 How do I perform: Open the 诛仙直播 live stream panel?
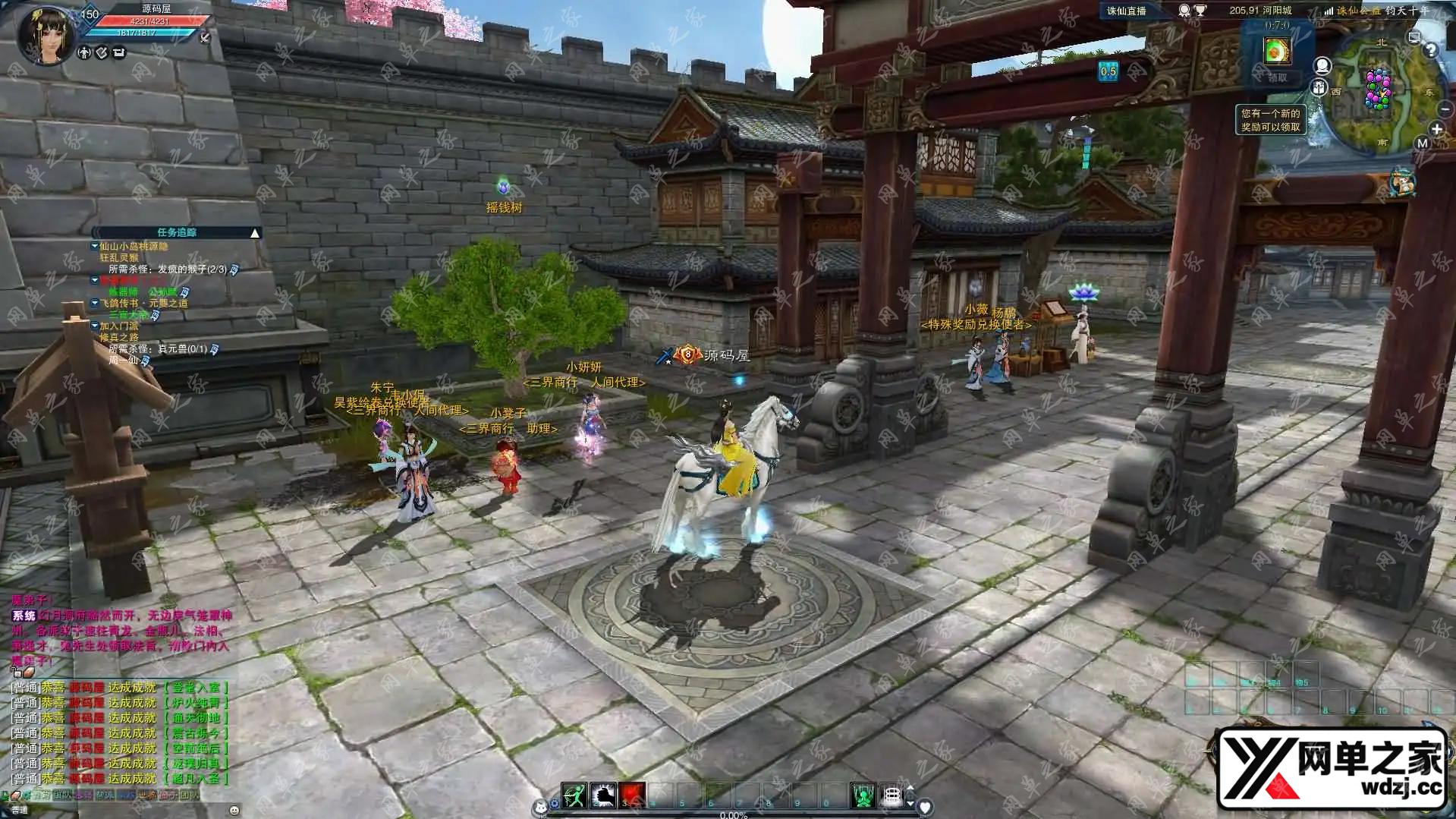[x=1126, y=11]
